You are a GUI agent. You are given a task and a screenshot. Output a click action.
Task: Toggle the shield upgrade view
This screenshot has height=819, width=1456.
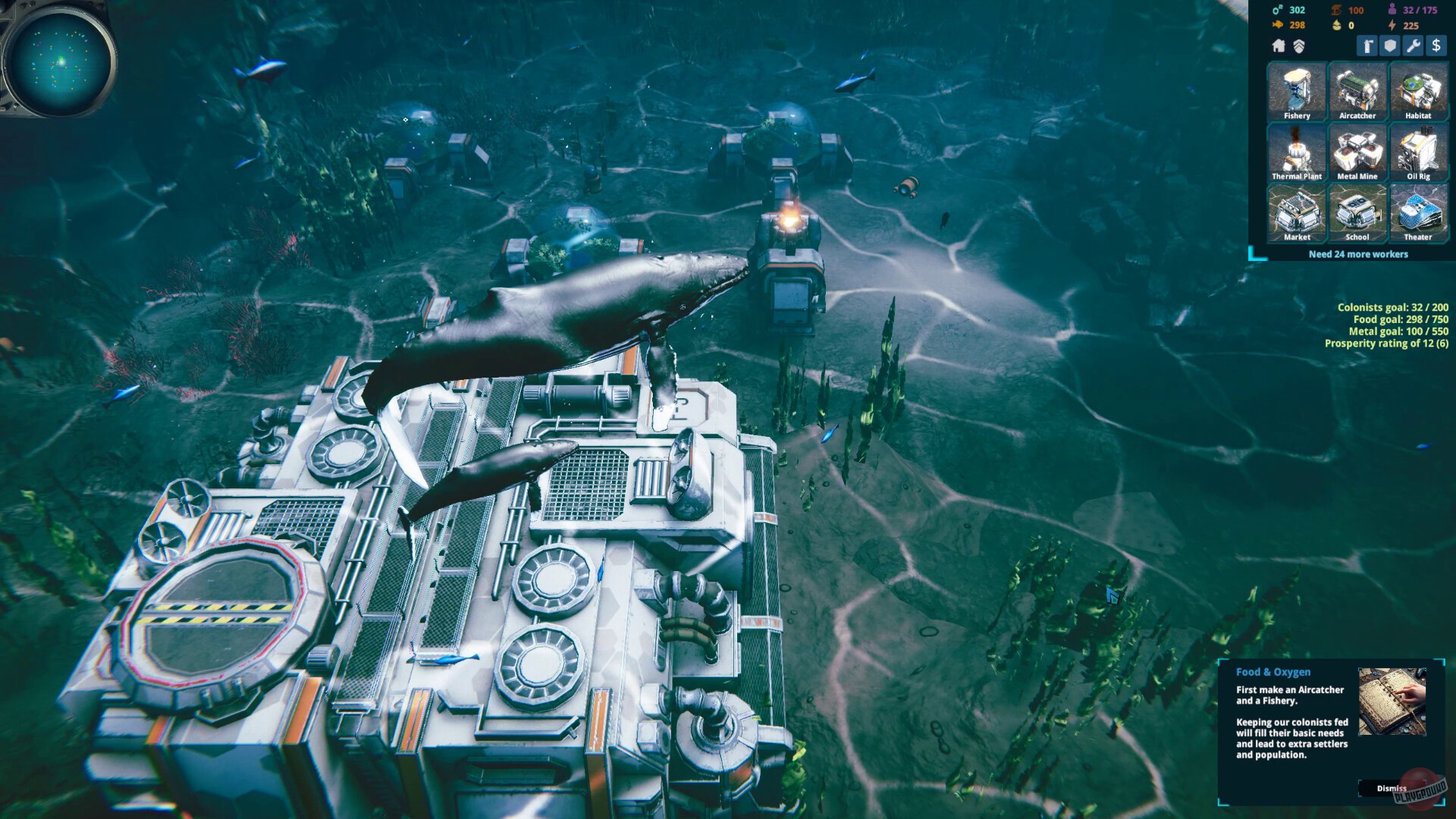[1299, 47]
